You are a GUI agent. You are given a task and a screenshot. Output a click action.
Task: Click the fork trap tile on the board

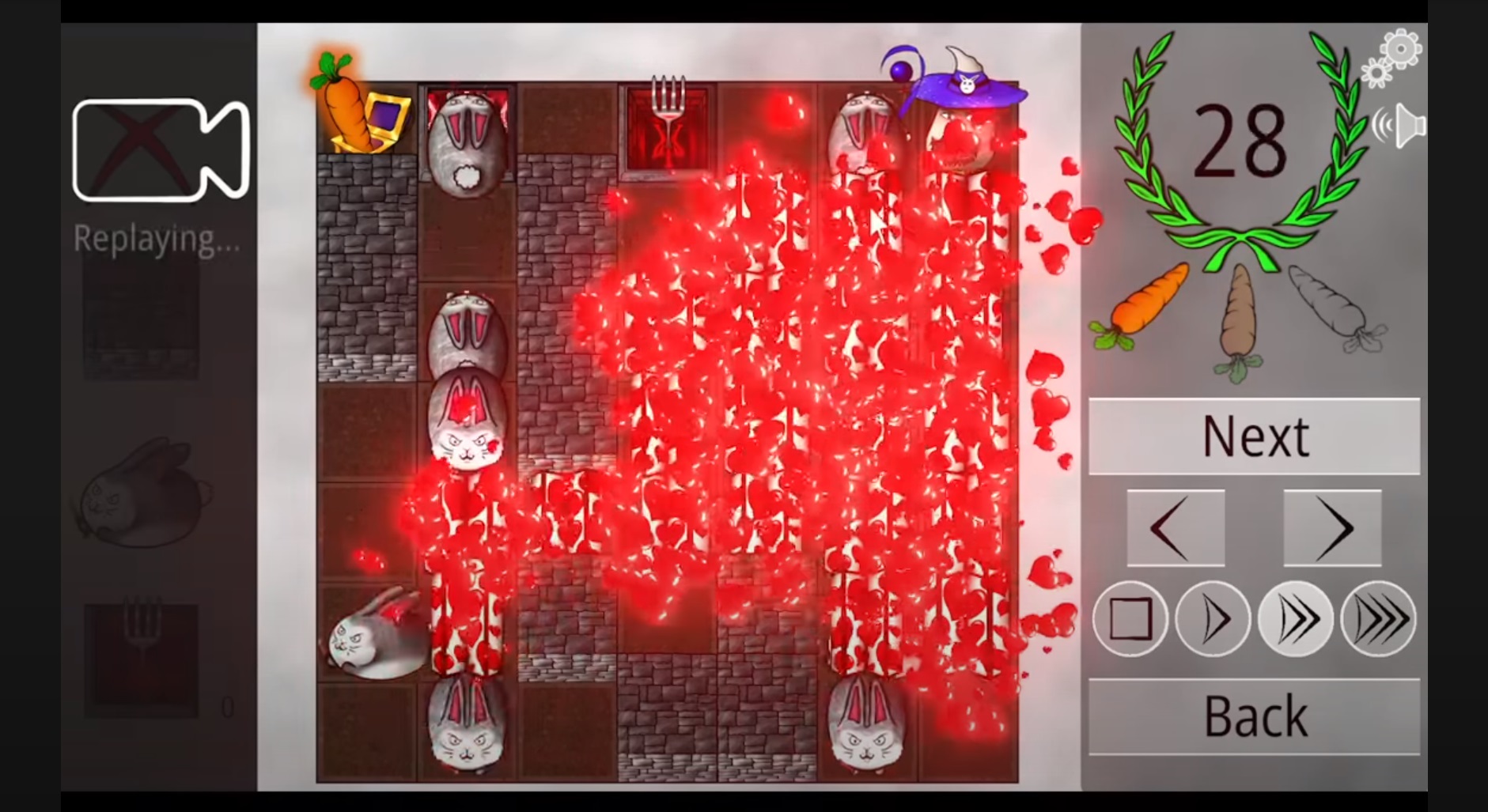tap(668, 127)
